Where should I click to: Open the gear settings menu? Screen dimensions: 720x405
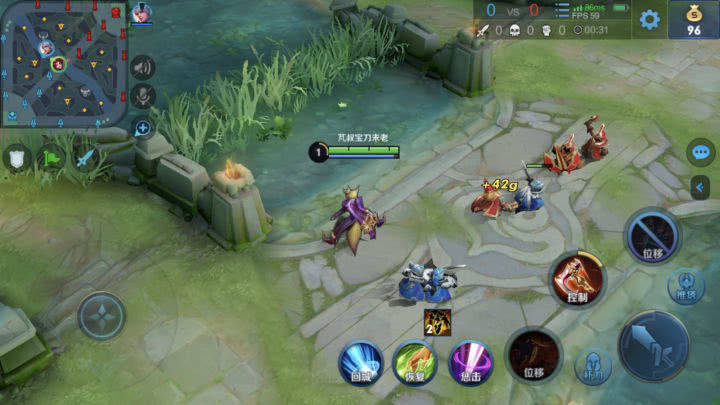tap(650, 19)
